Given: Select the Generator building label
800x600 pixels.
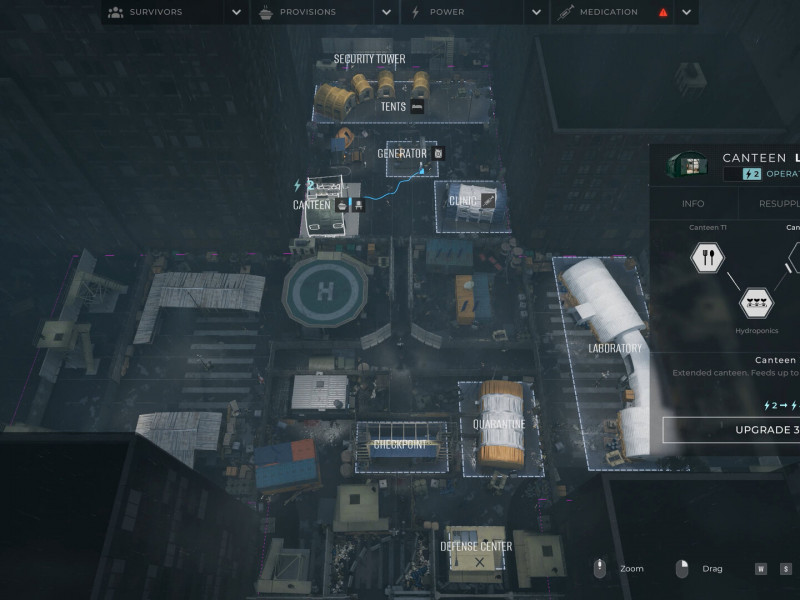Looking at the screenshot, I should 401,154.
